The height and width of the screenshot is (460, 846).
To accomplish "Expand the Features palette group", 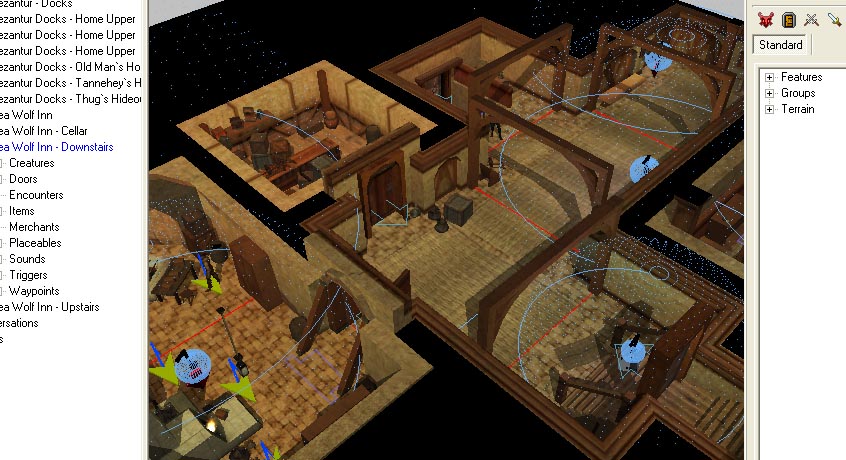I will [770, 77].
